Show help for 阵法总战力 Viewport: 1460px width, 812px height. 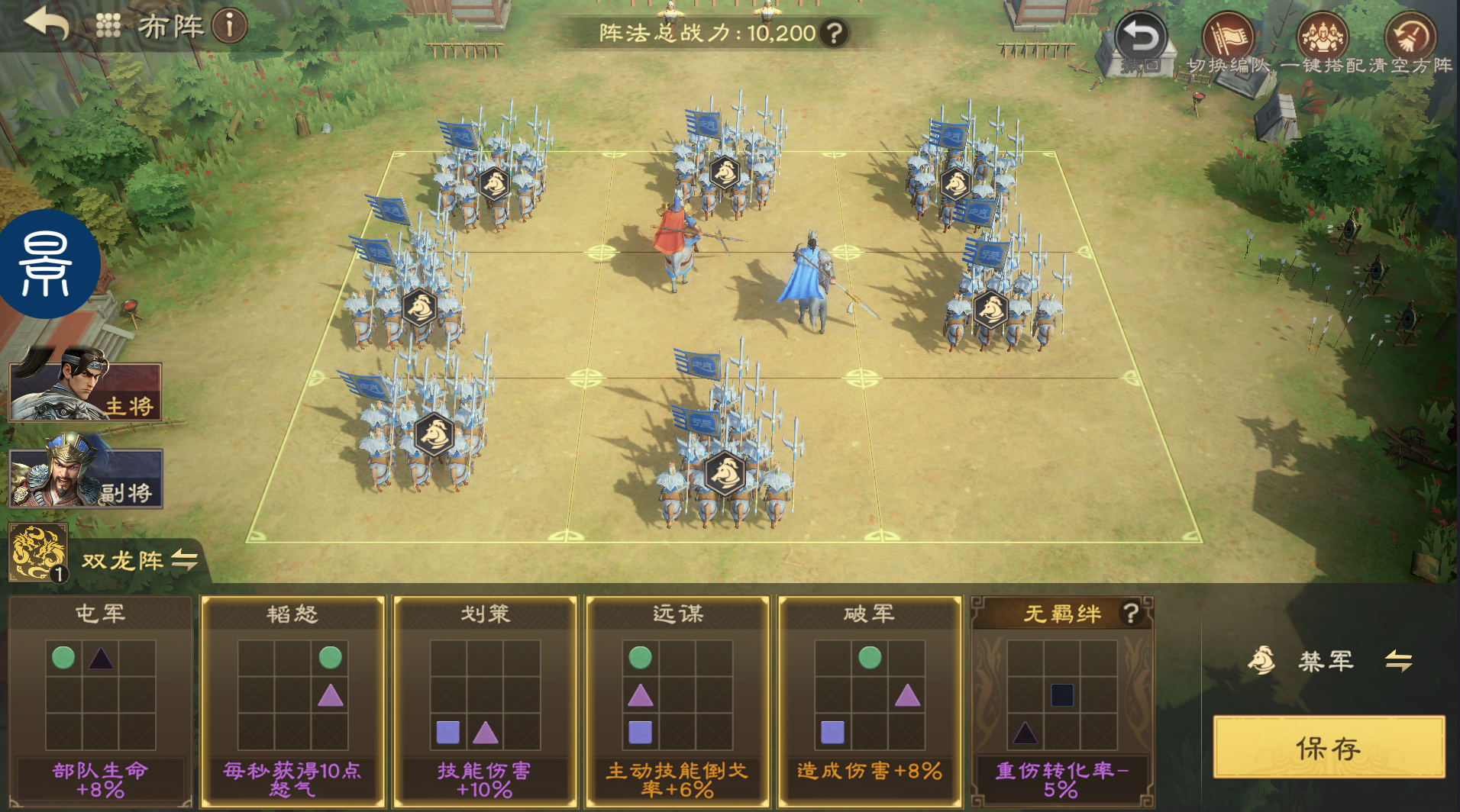(x=835, y=33)
